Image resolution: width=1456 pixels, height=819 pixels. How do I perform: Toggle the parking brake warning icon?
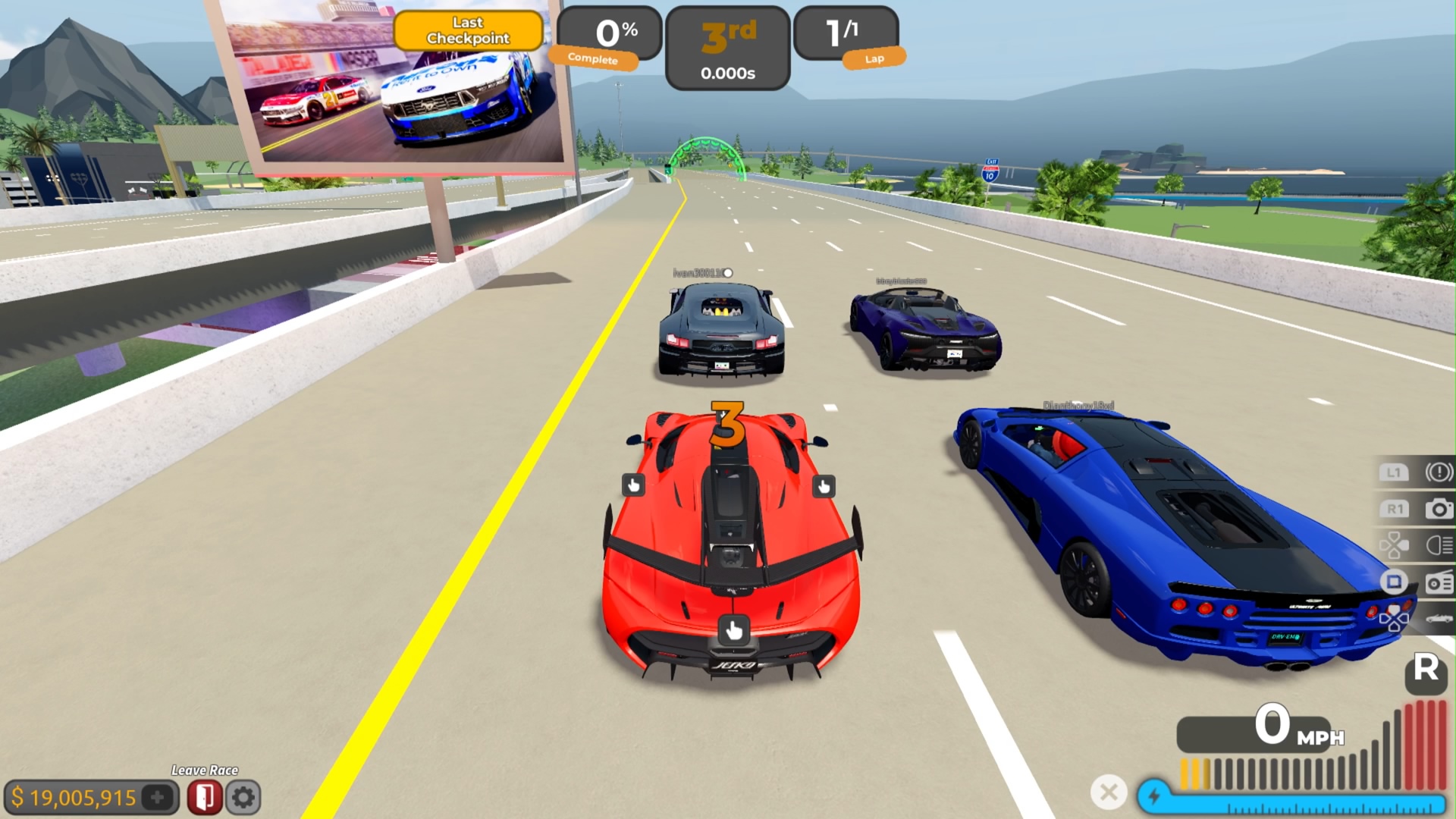coord(1439,472)
